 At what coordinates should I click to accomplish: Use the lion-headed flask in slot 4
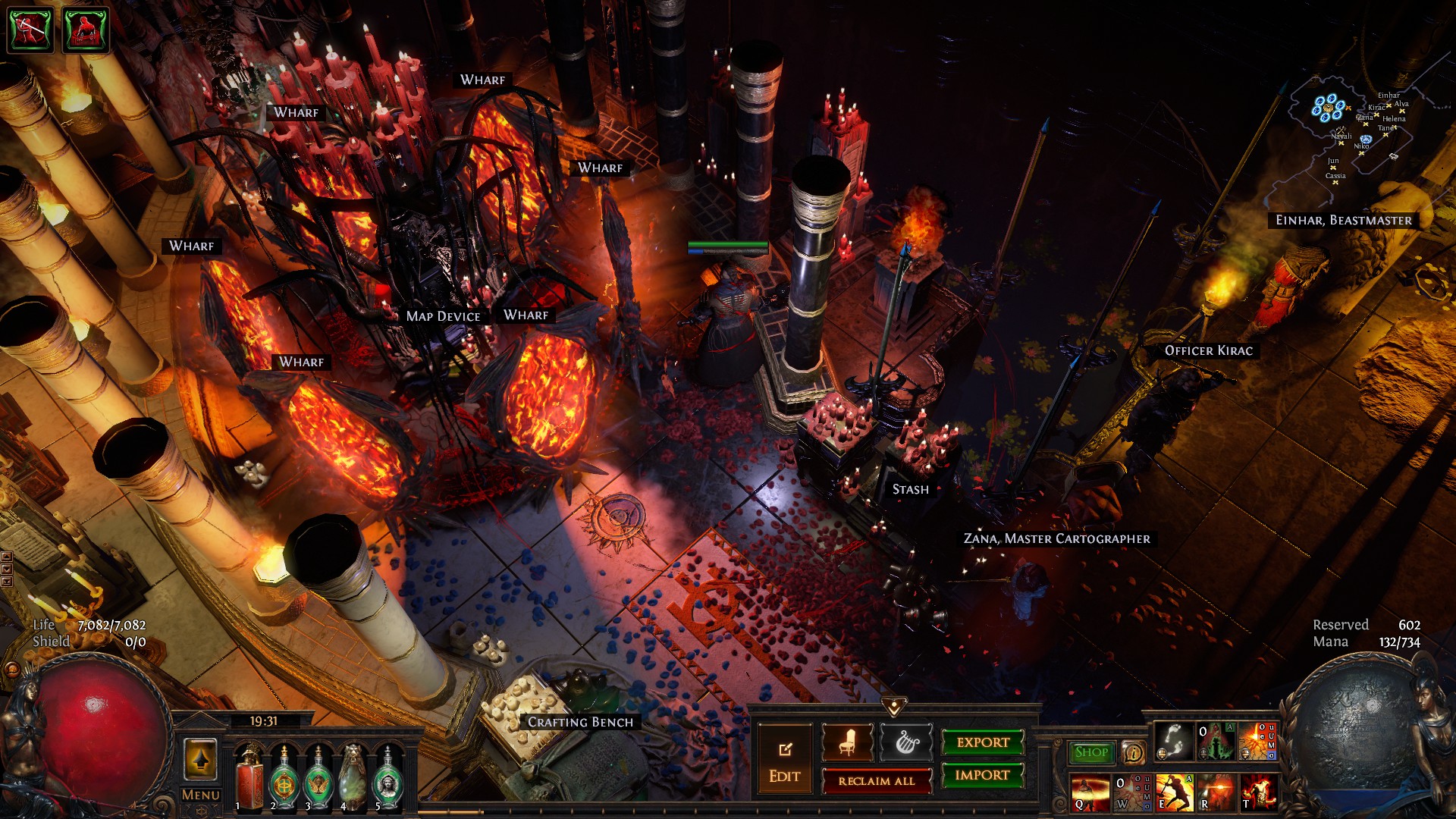click(353, 777)
